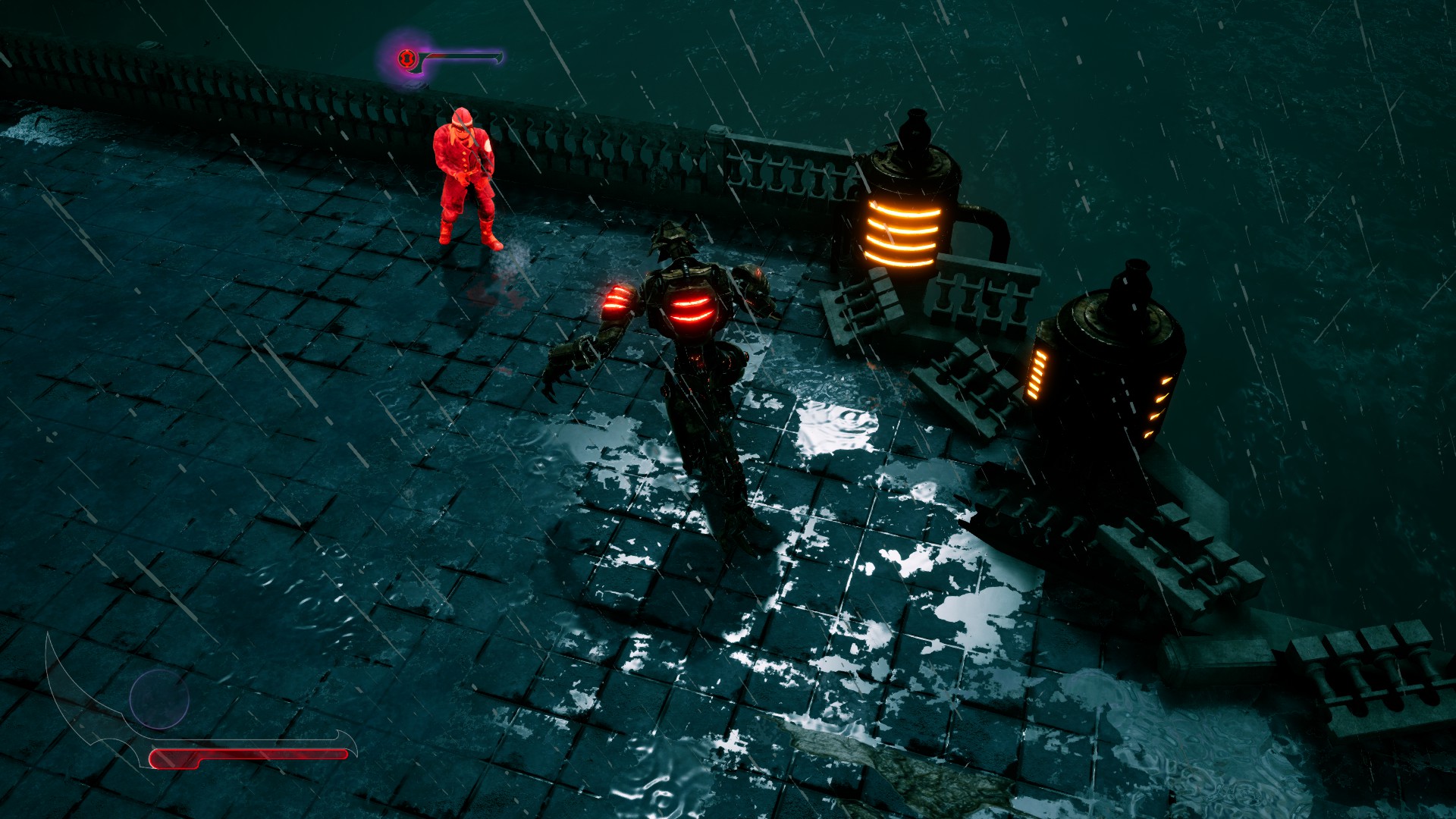
Task: Click the empty circular ability orb
Action: point(159,699)
